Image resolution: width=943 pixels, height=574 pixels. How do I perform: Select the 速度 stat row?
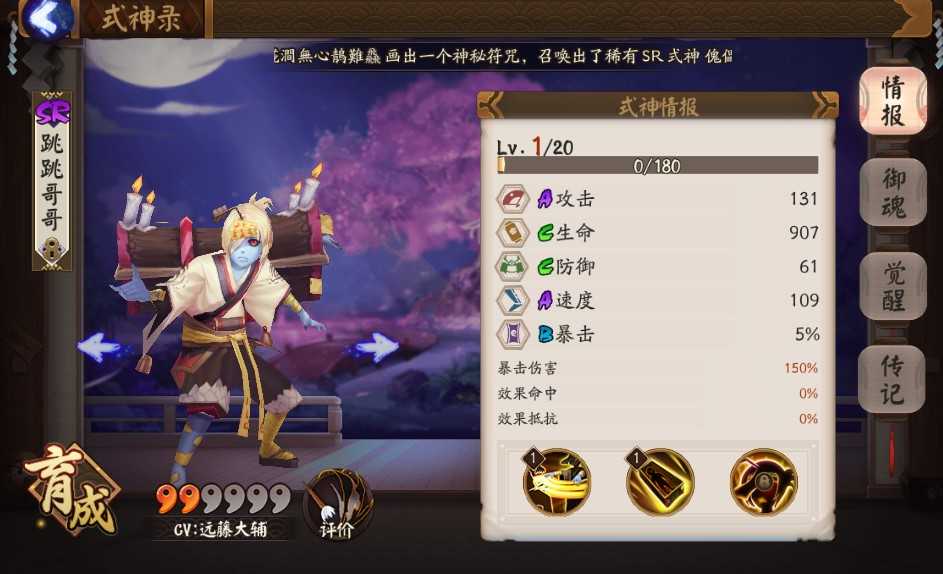(658, 300)
